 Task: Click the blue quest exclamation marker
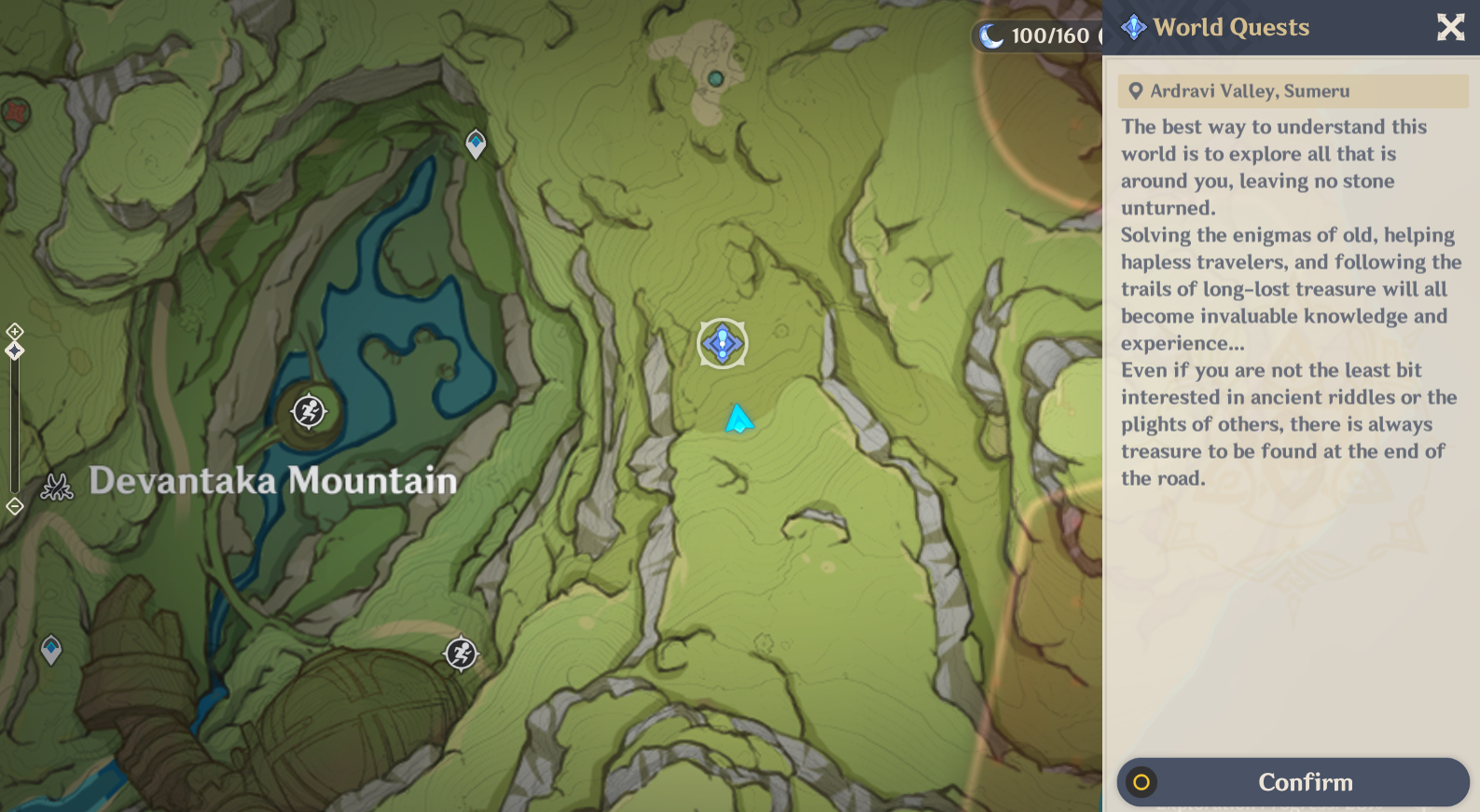722,343
